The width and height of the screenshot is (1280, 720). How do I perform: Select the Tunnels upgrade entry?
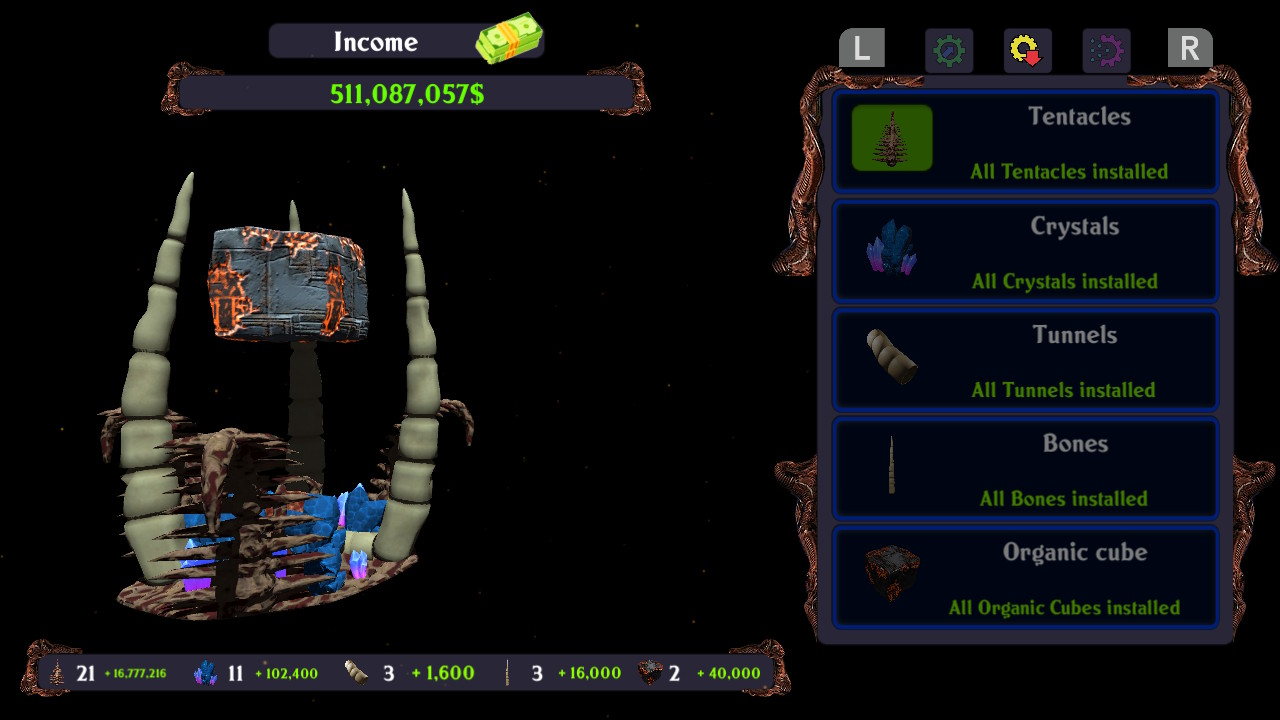point(1025,360)
